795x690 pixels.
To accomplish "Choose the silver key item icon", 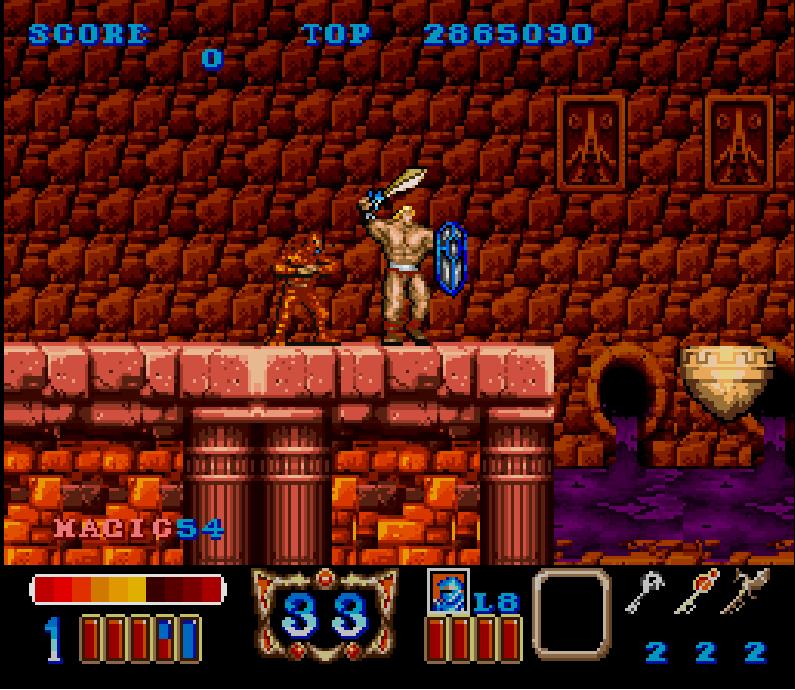I will [643, 593].
